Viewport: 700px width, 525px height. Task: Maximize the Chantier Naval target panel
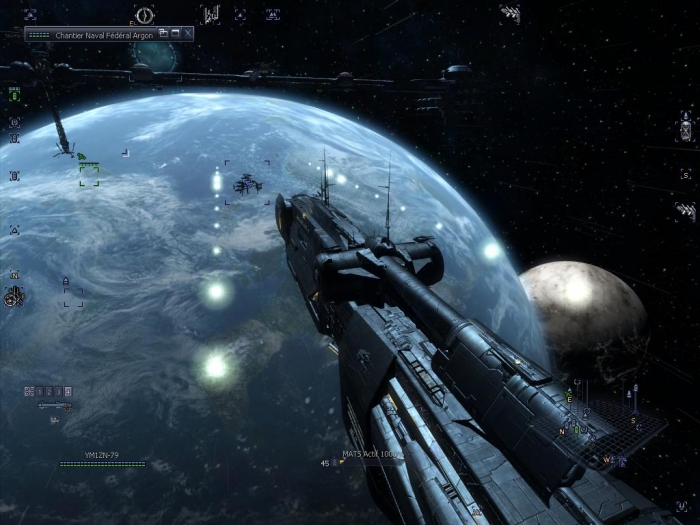175,33
